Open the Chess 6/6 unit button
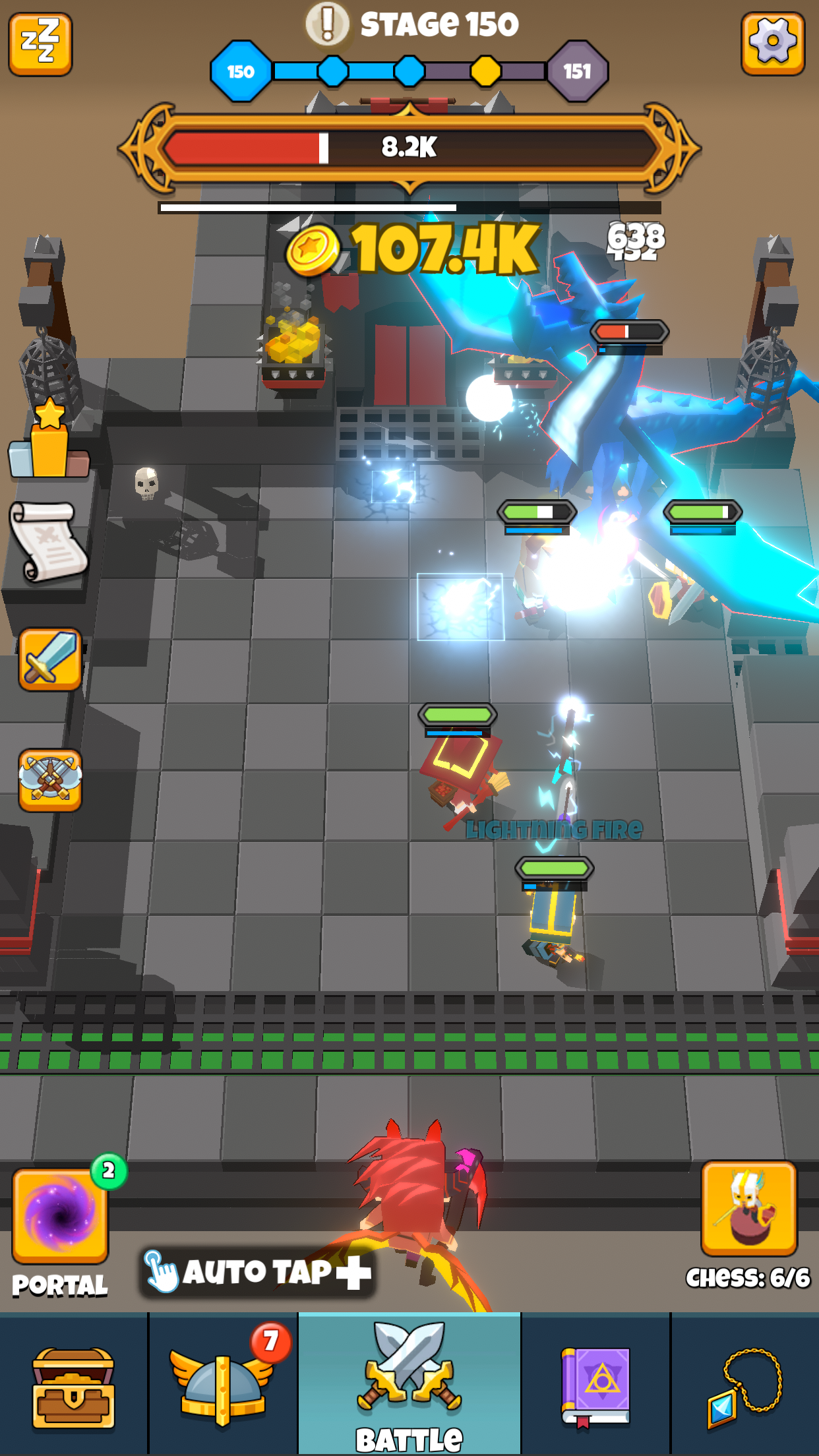 749,1209
